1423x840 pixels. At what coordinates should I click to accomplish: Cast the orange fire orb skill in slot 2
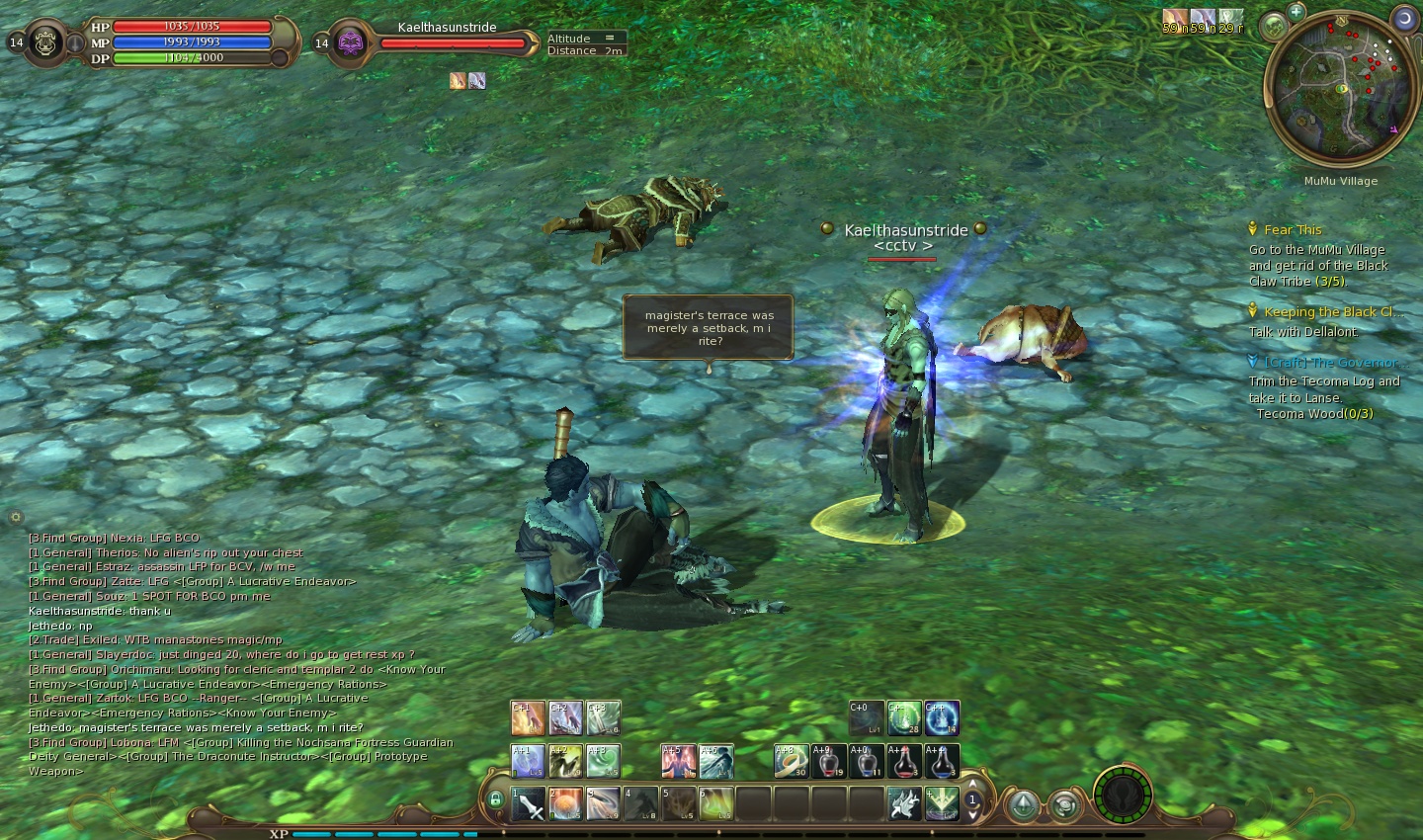click(565, 803)
